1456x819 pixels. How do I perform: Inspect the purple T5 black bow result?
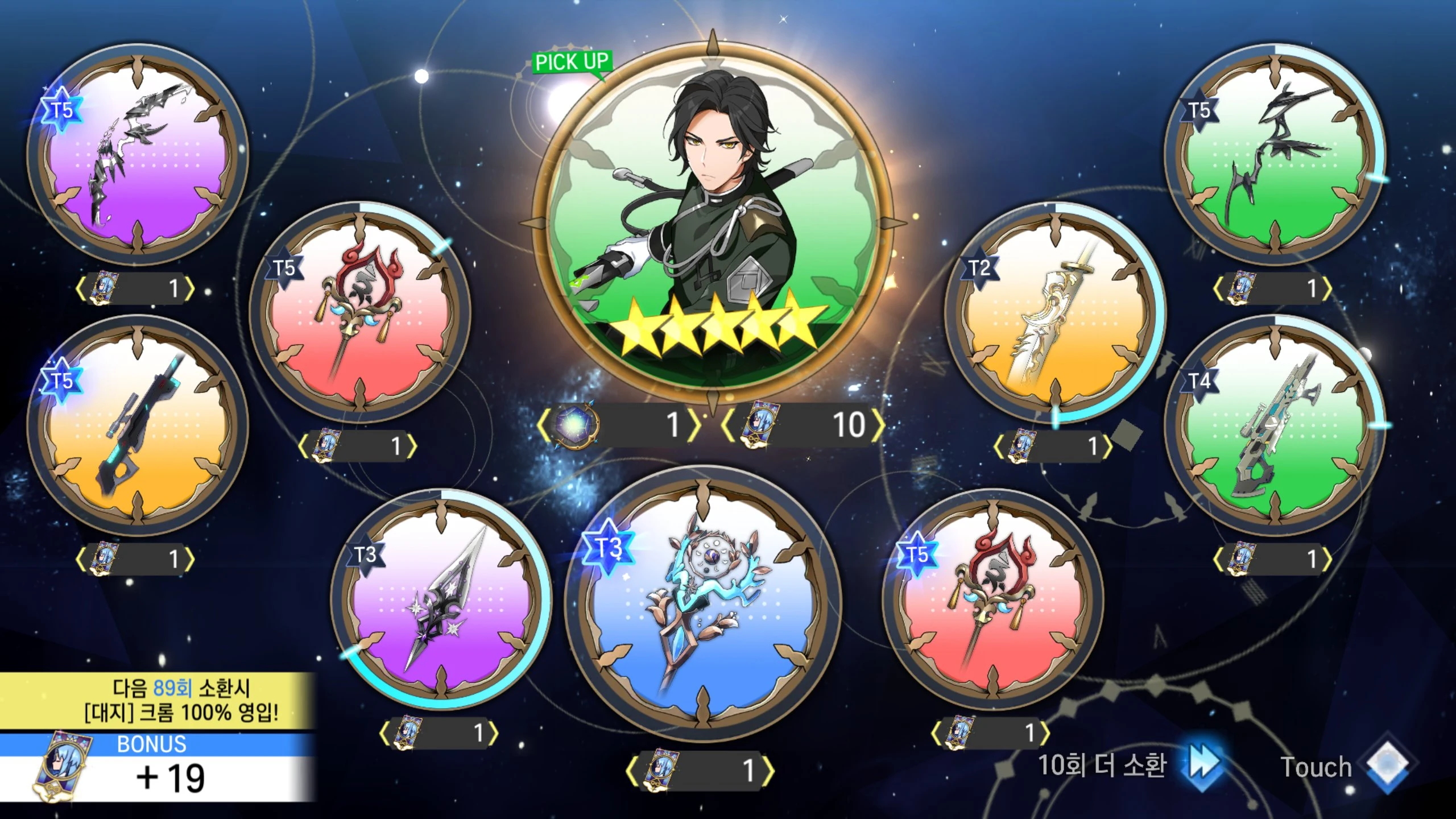138,154
